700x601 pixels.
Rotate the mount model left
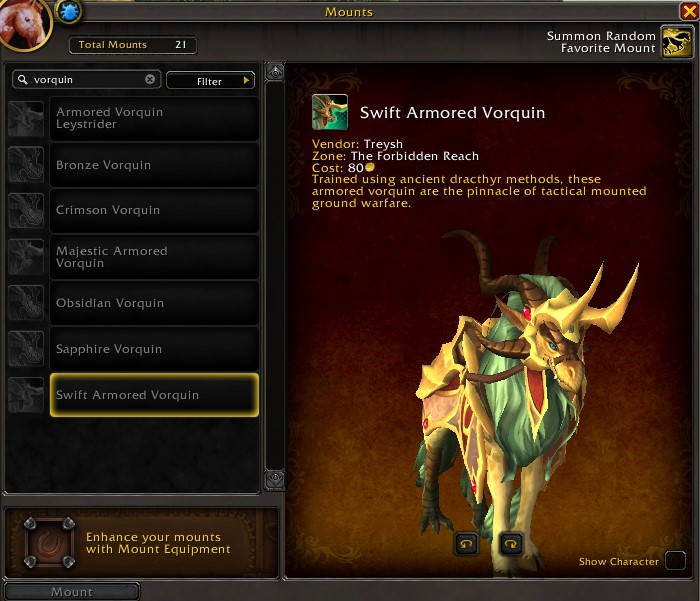click(x=467, y=544)
